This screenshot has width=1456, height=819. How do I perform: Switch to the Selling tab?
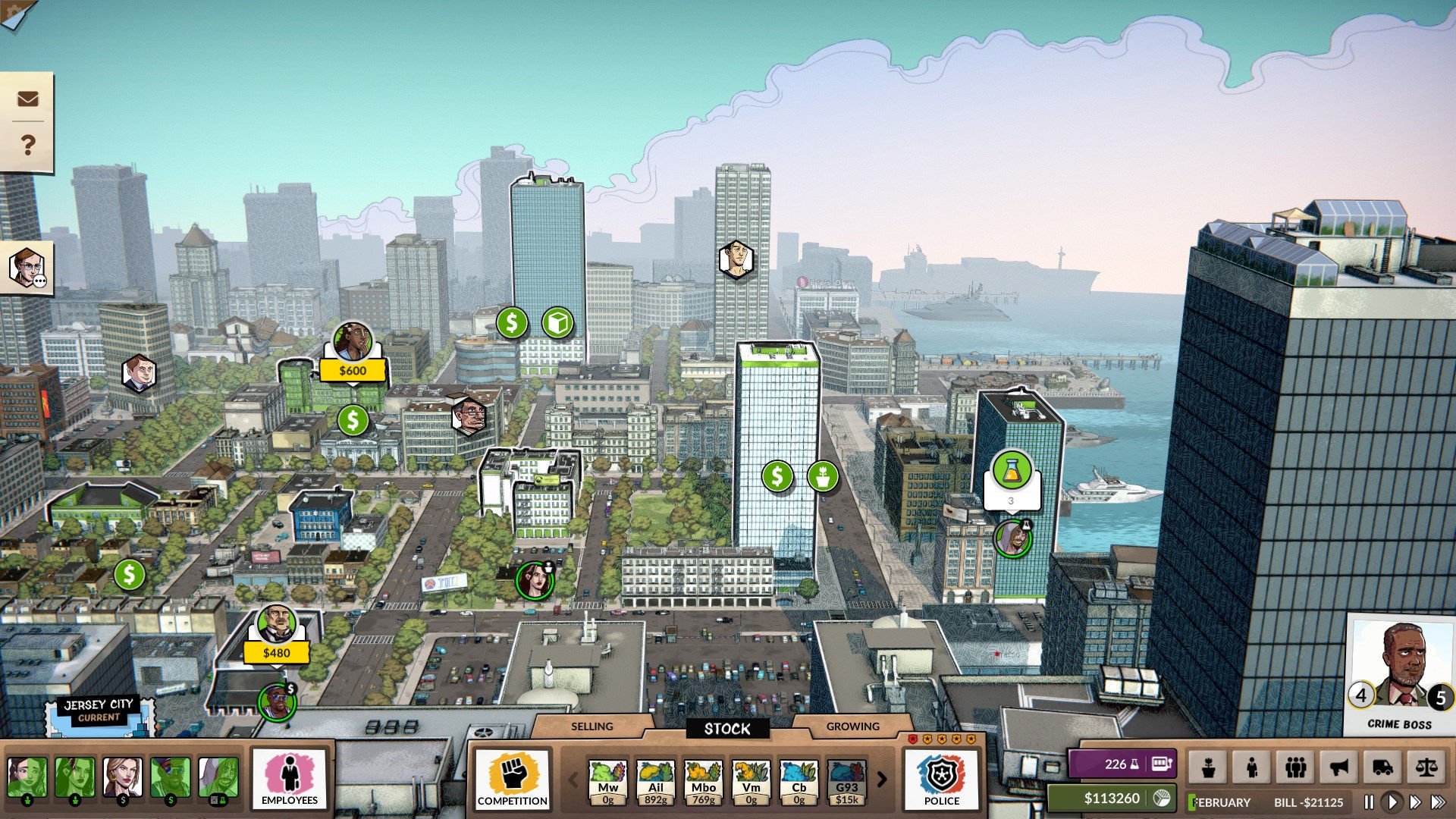tap(591, 726)
